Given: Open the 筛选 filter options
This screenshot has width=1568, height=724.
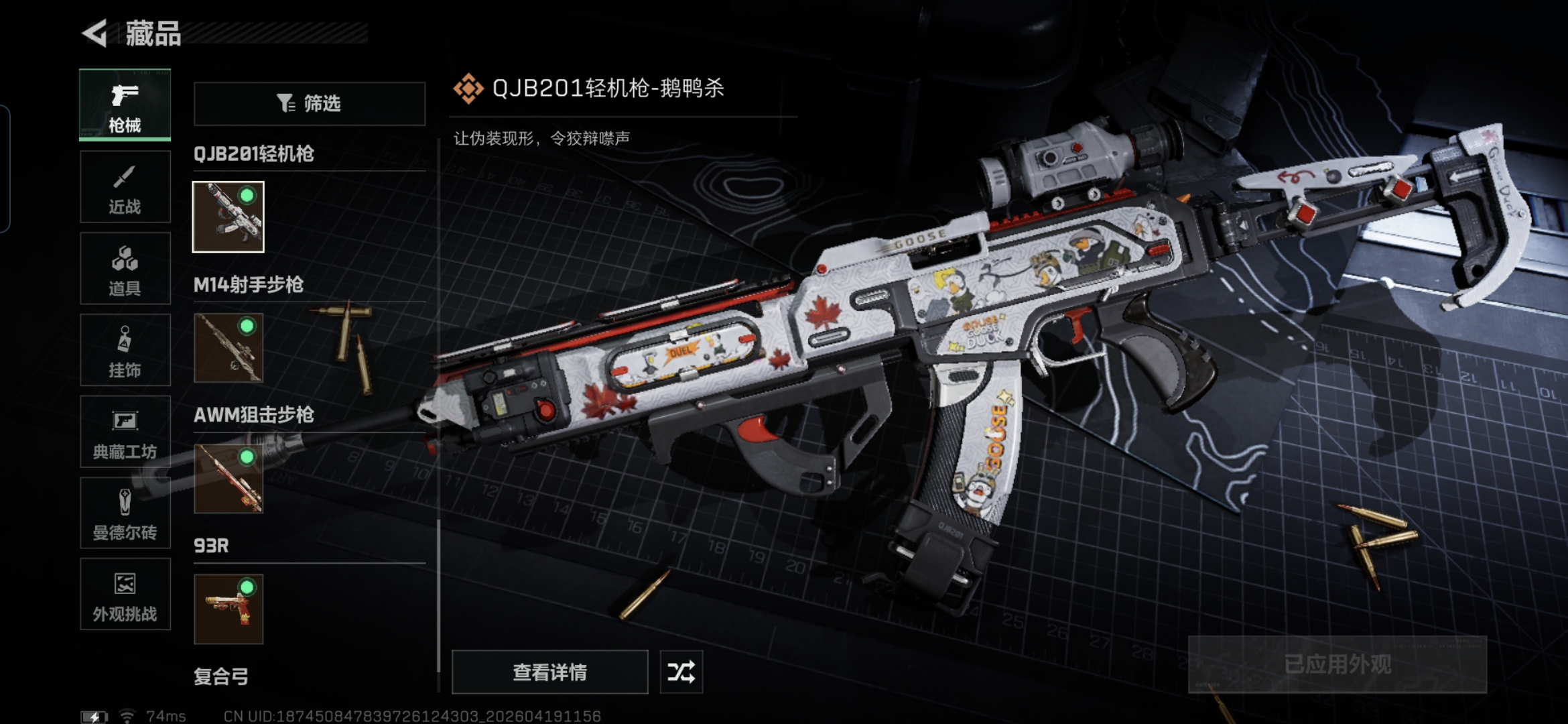Looking at the screenshot, I should pos(310,104).
